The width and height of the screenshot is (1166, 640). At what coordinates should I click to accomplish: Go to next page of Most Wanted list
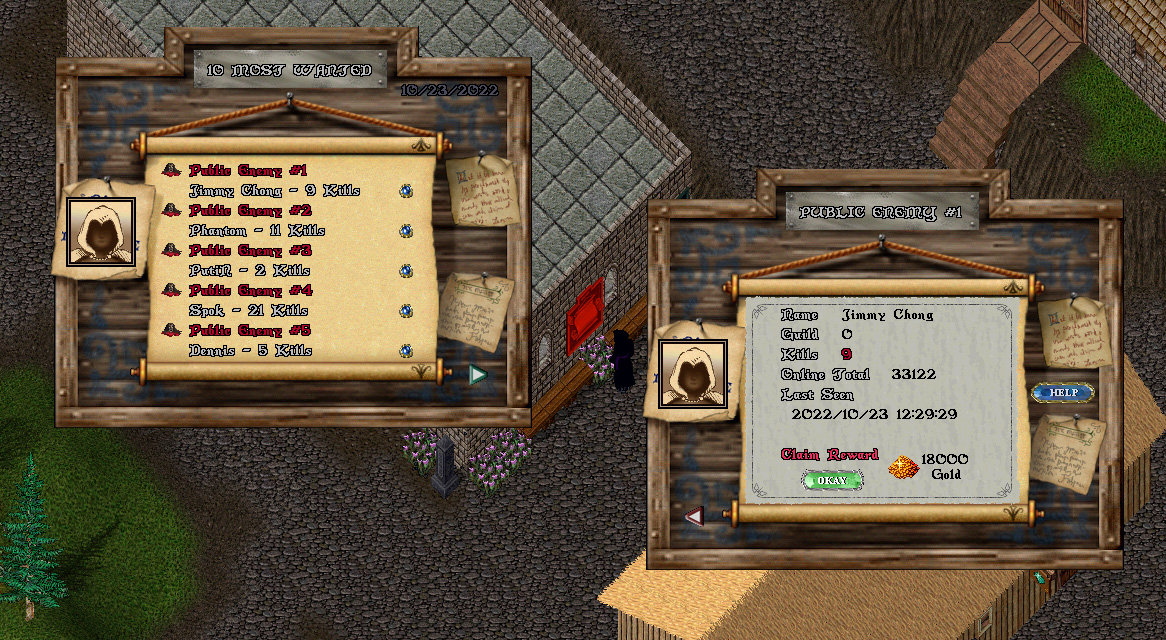coord(478,374)
